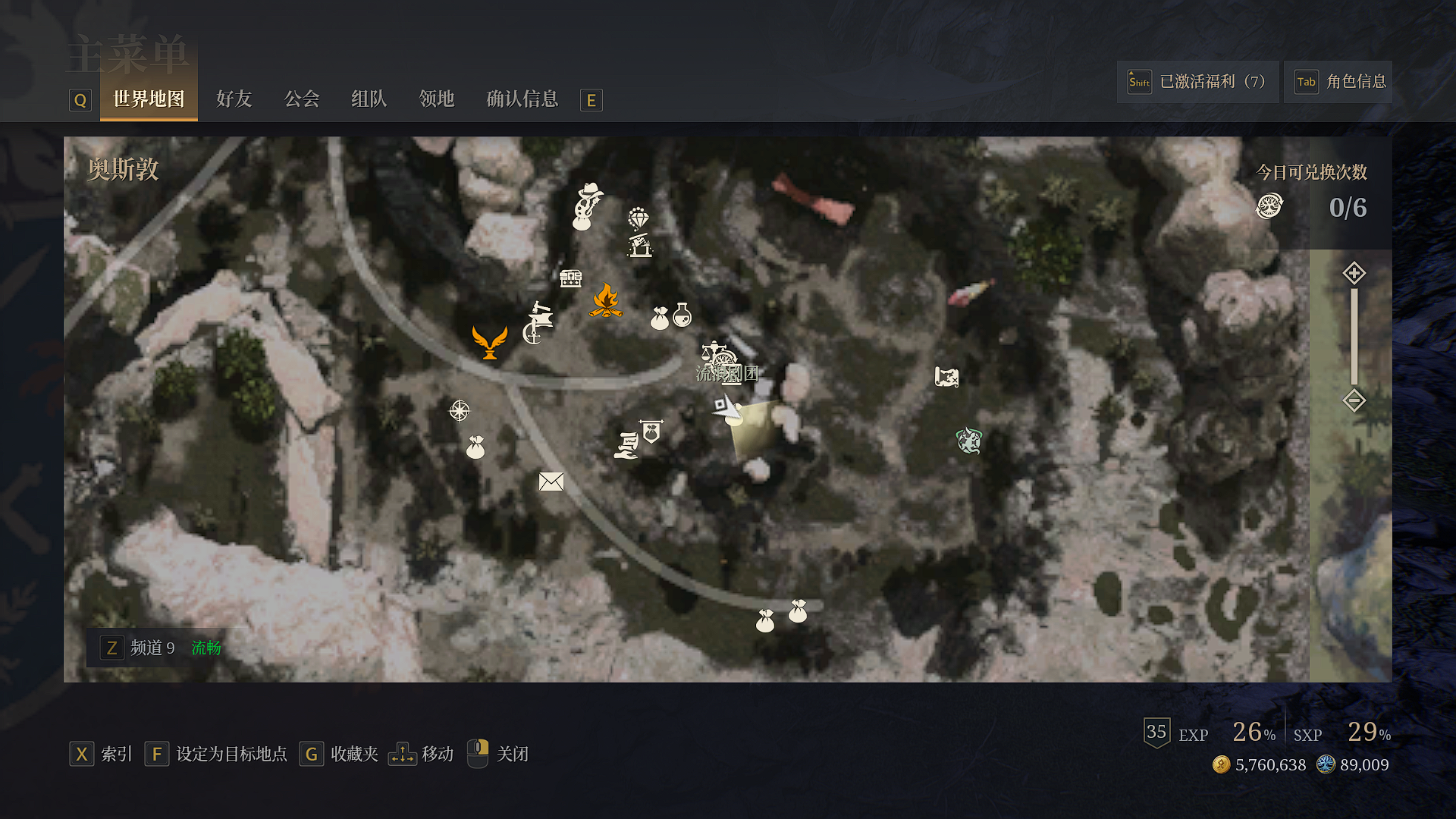
Task: Switch to the 好友 tab
Action: (x=234, y=99)
